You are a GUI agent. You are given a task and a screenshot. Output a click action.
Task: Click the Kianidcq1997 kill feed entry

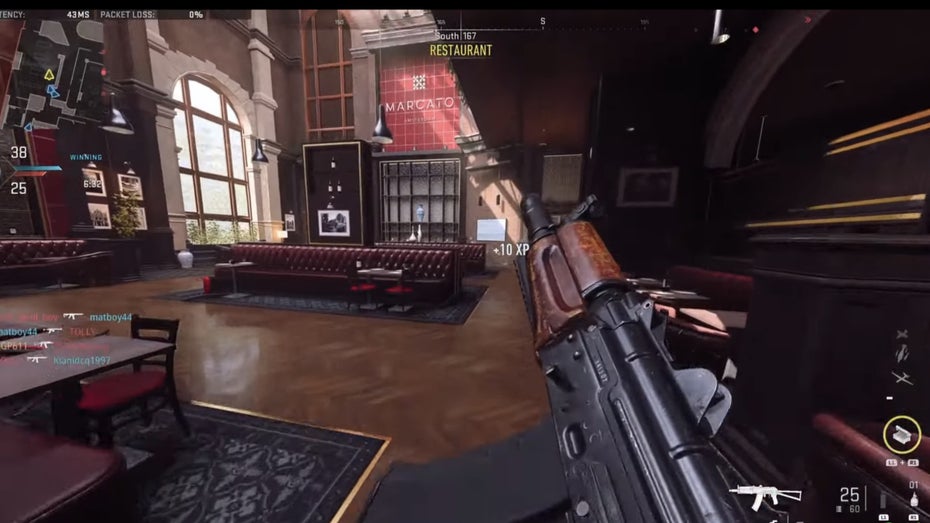click(x=82, y=359)
